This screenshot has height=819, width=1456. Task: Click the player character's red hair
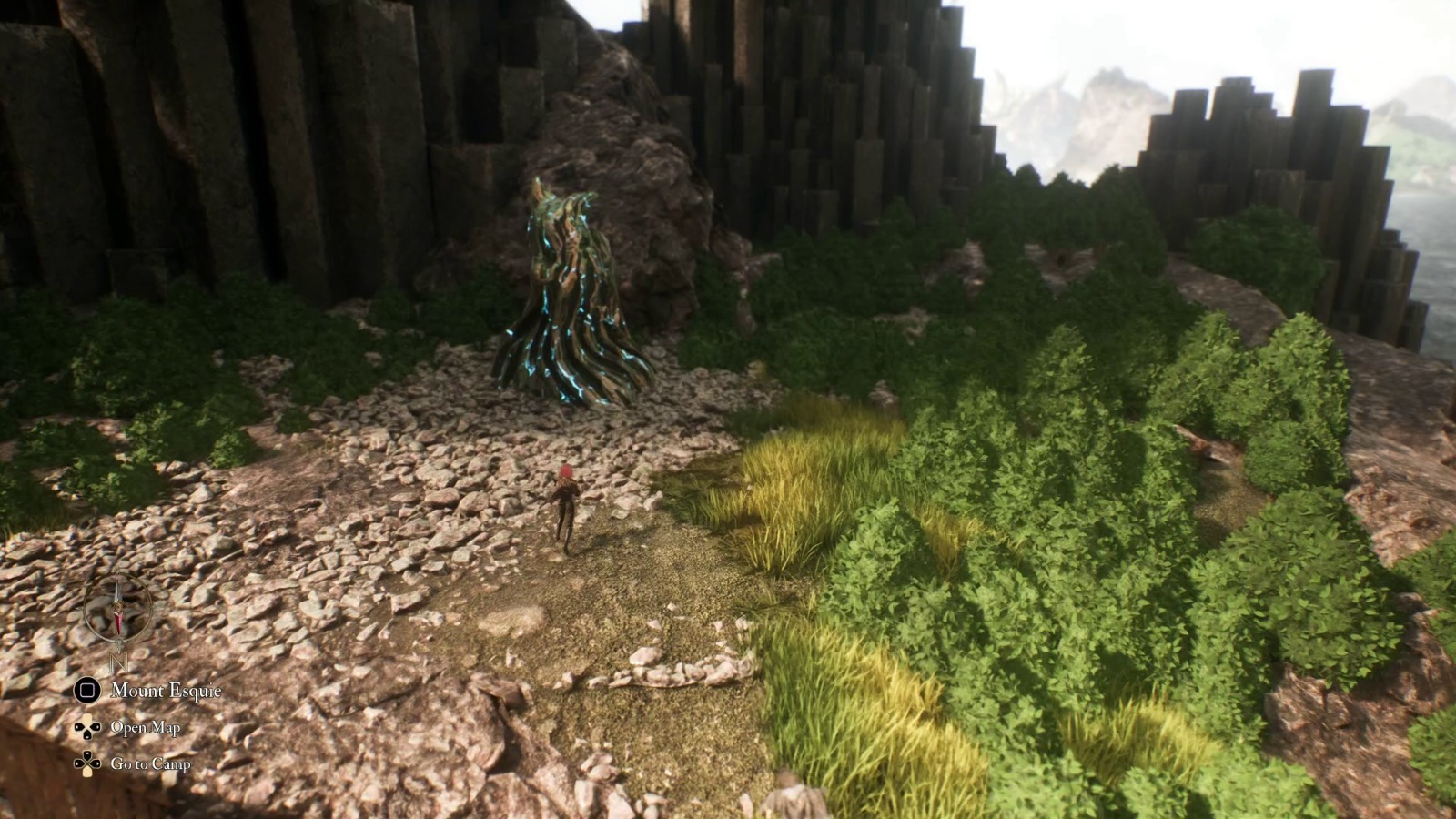point(565,470)
